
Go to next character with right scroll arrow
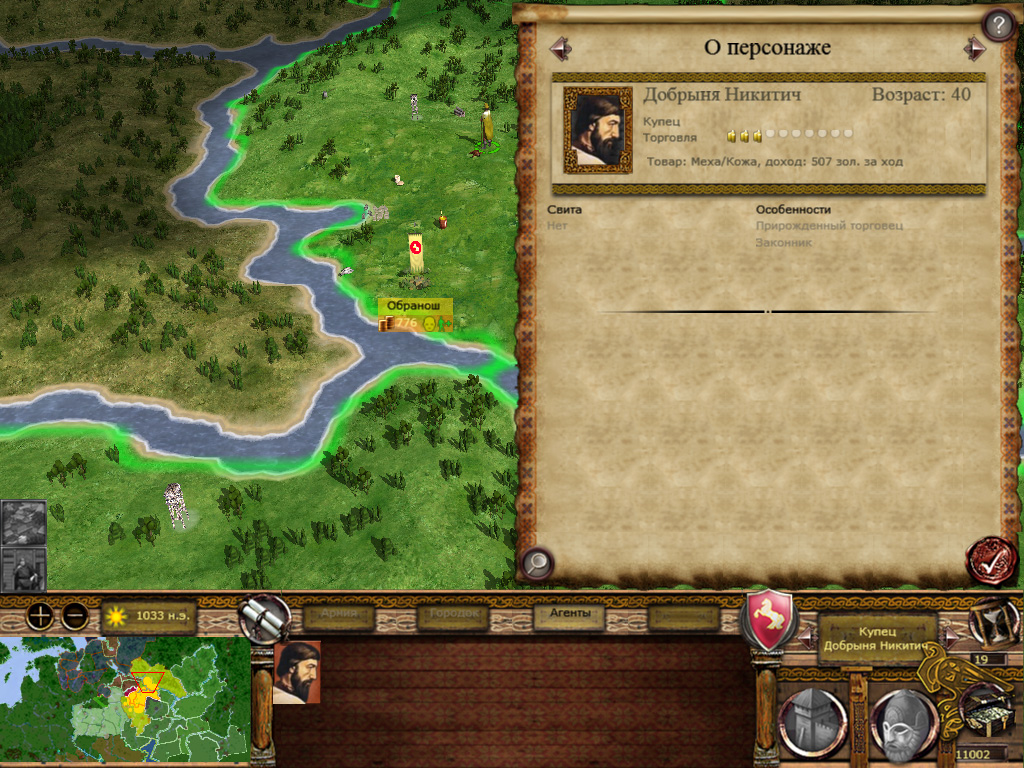974,48
